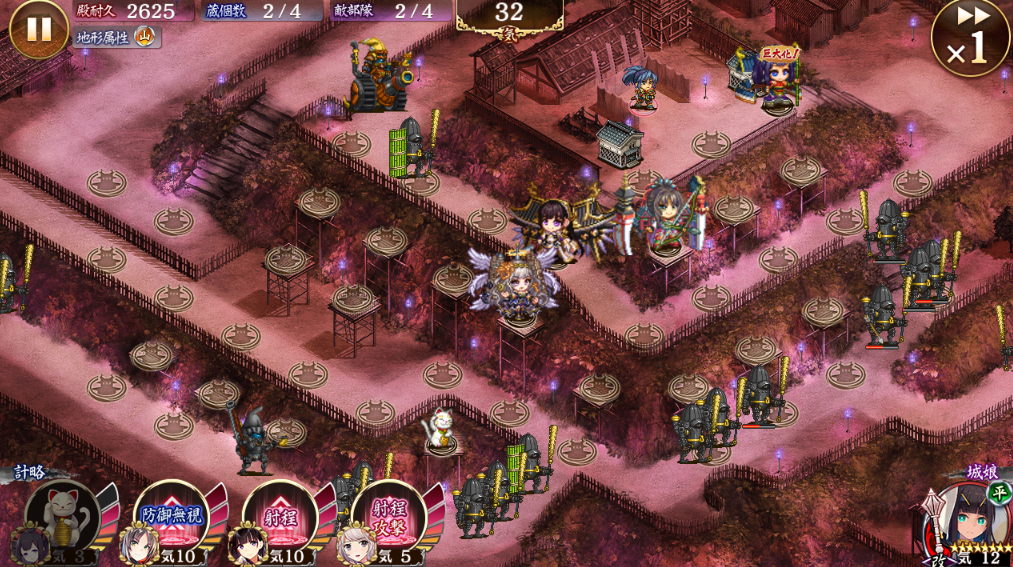Show the 地形属性 terrain attribute info
The image size is (1013, 567).
[117, 38]
